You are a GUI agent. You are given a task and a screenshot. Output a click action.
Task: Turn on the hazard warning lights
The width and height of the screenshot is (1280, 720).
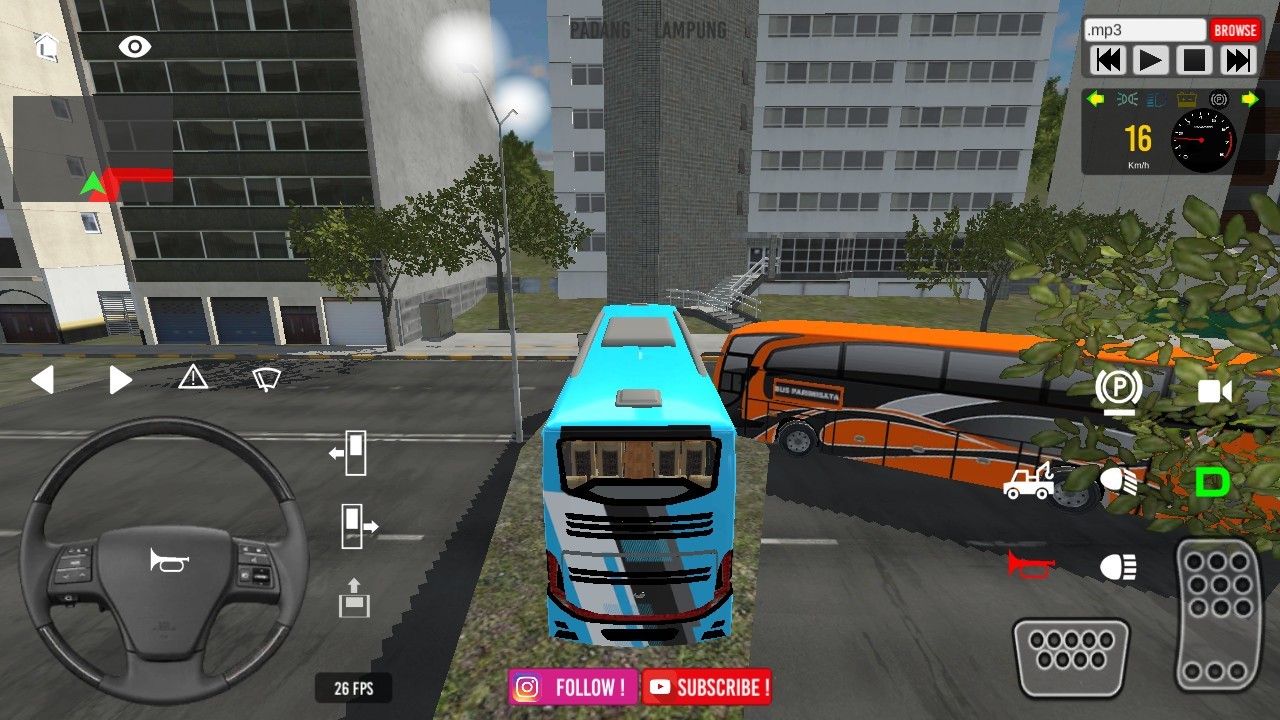tap(193, 378)
